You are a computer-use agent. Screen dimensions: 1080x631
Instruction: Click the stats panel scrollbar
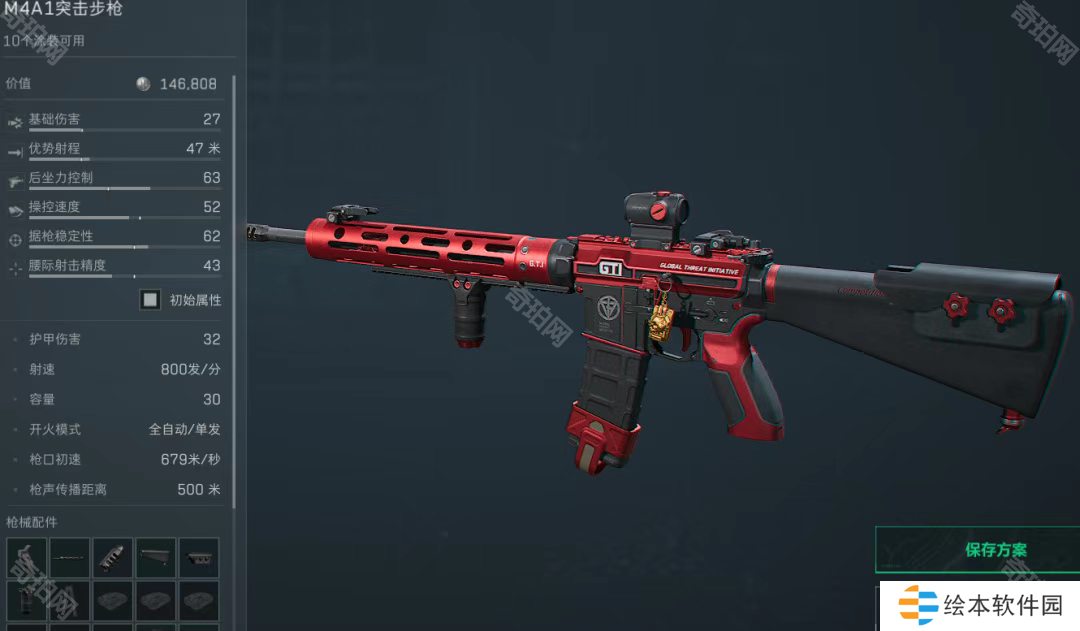[x=234, y=290]
